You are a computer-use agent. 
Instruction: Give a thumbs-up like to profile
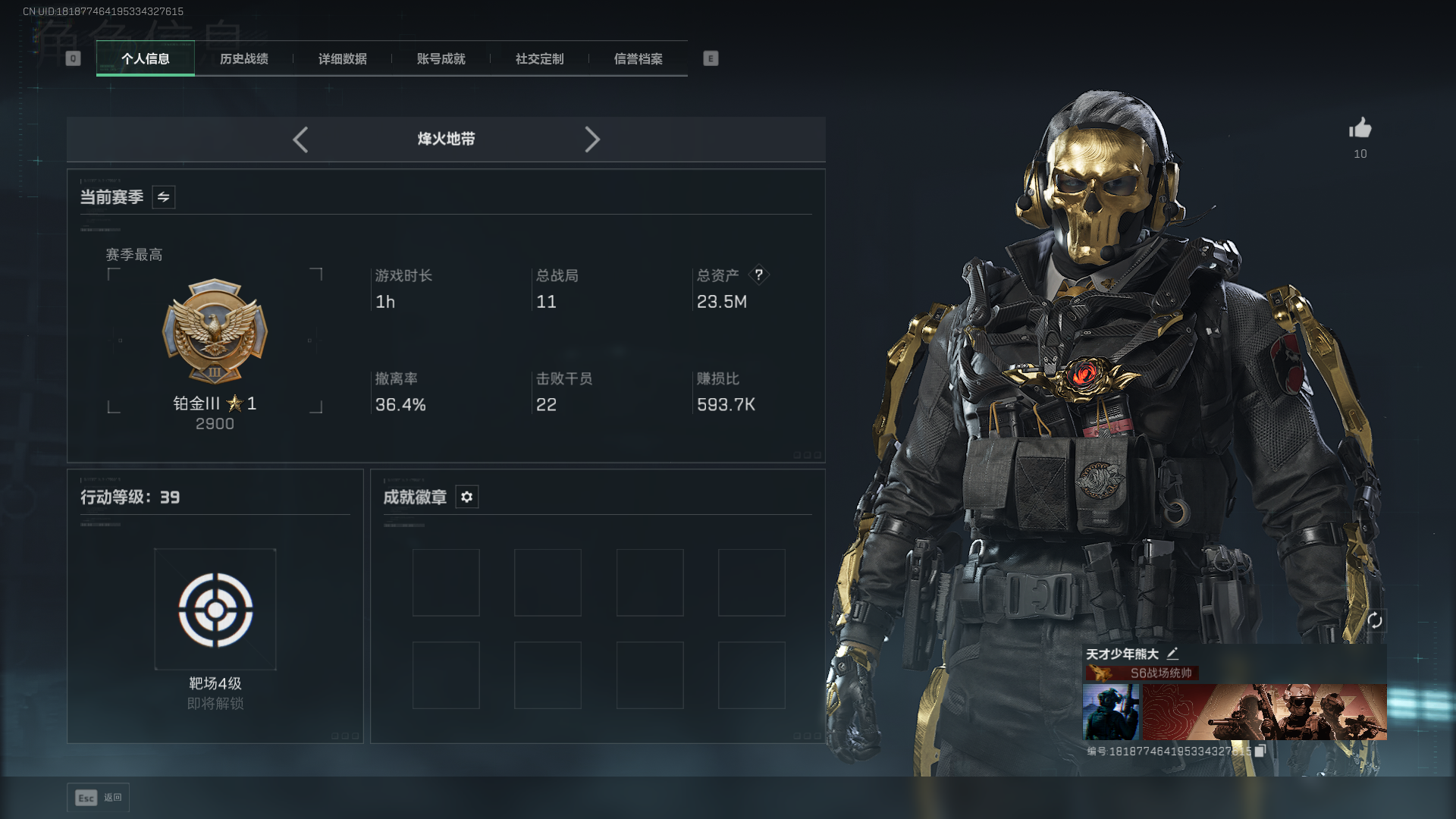click(x=1360, y=129)
